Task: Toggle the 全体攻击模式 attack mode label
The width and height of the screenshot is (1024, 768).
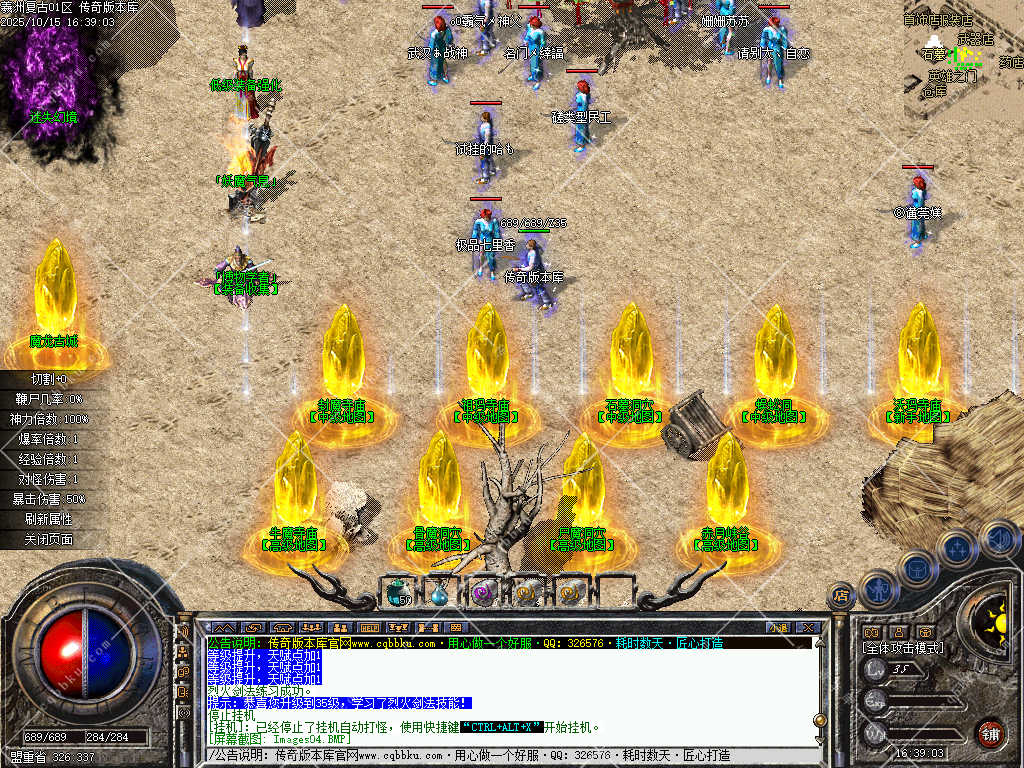Action: [x=902, y=648]
